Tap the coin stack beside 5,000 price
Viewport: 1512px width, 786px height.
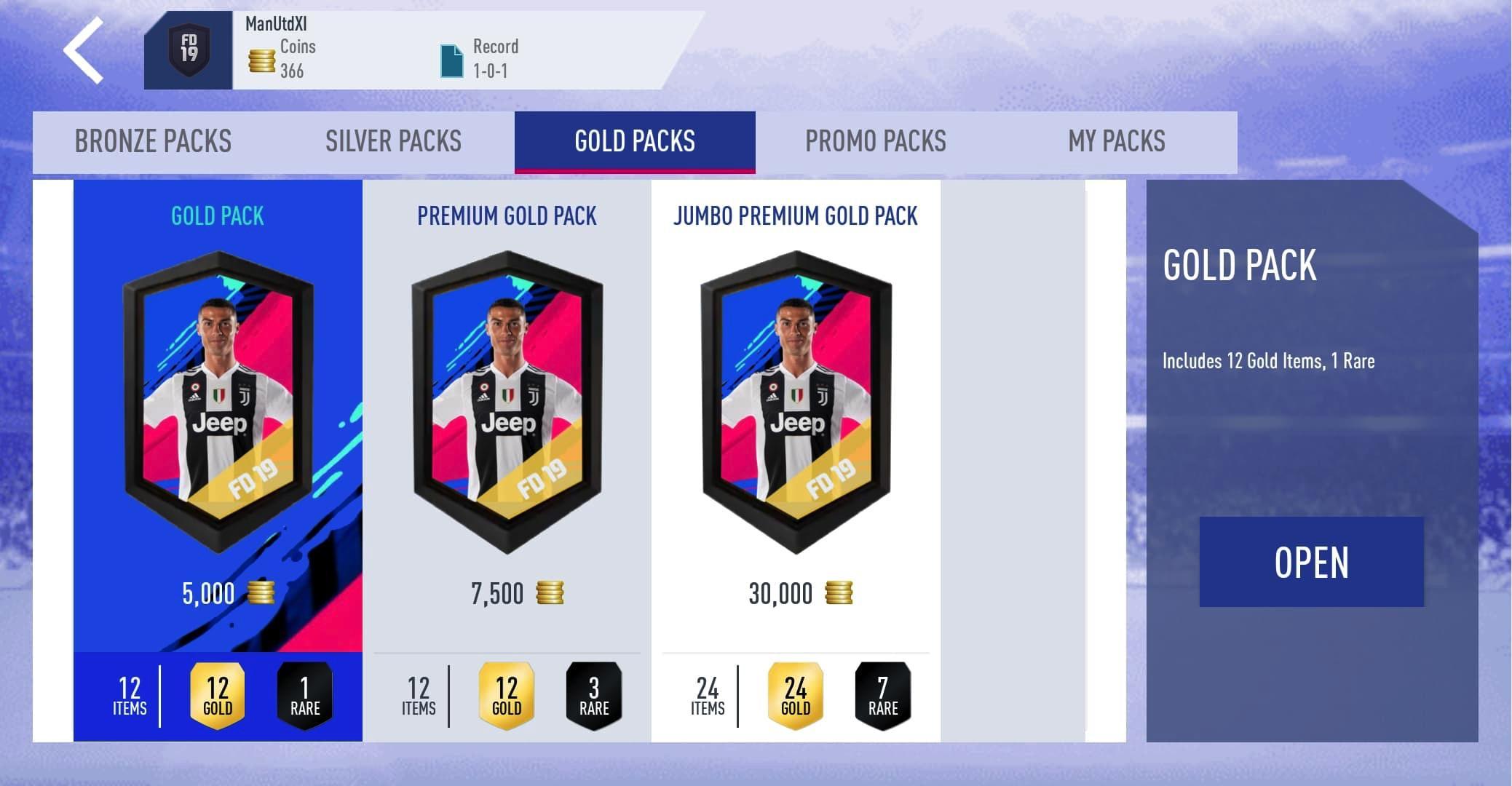pyautogui.click(x=263, y=592)
